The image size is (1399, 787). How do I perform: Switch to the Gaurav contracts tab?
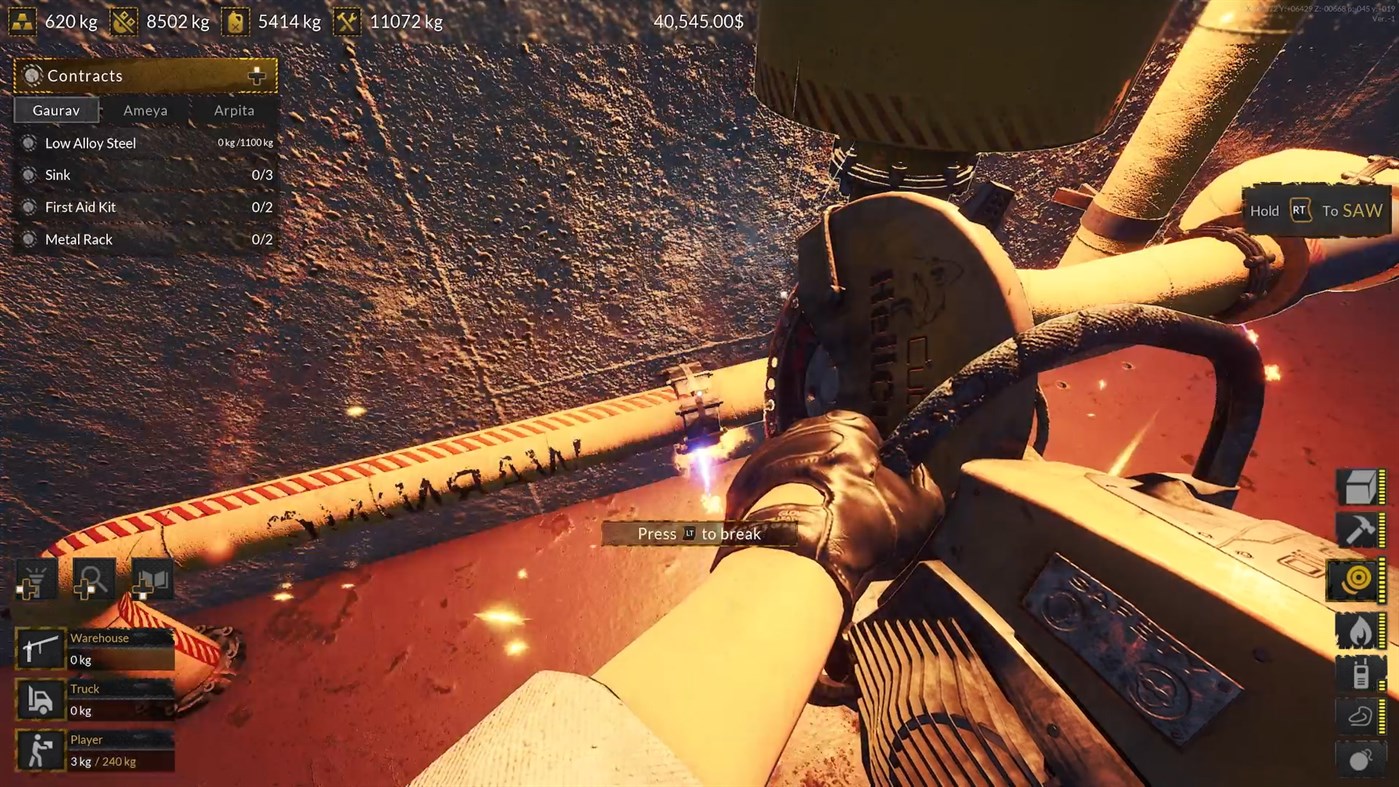(x=56, y=110)
